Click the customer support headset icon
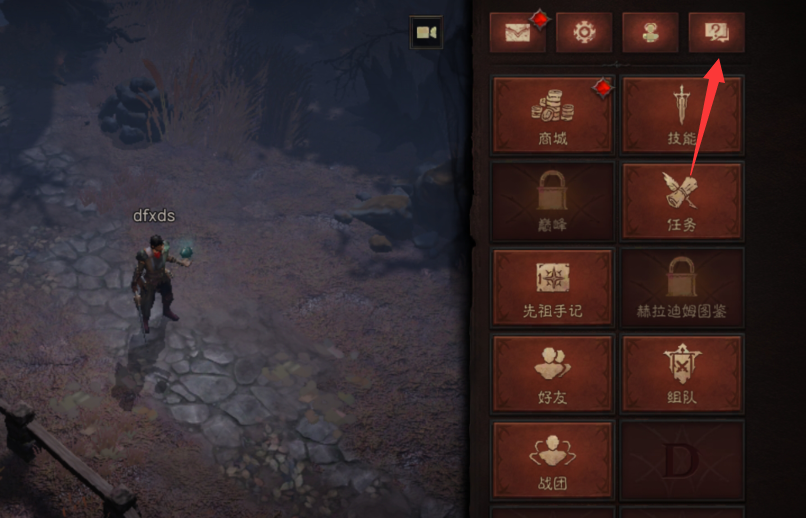The image size is (806, 518). [x=650, y=33]
